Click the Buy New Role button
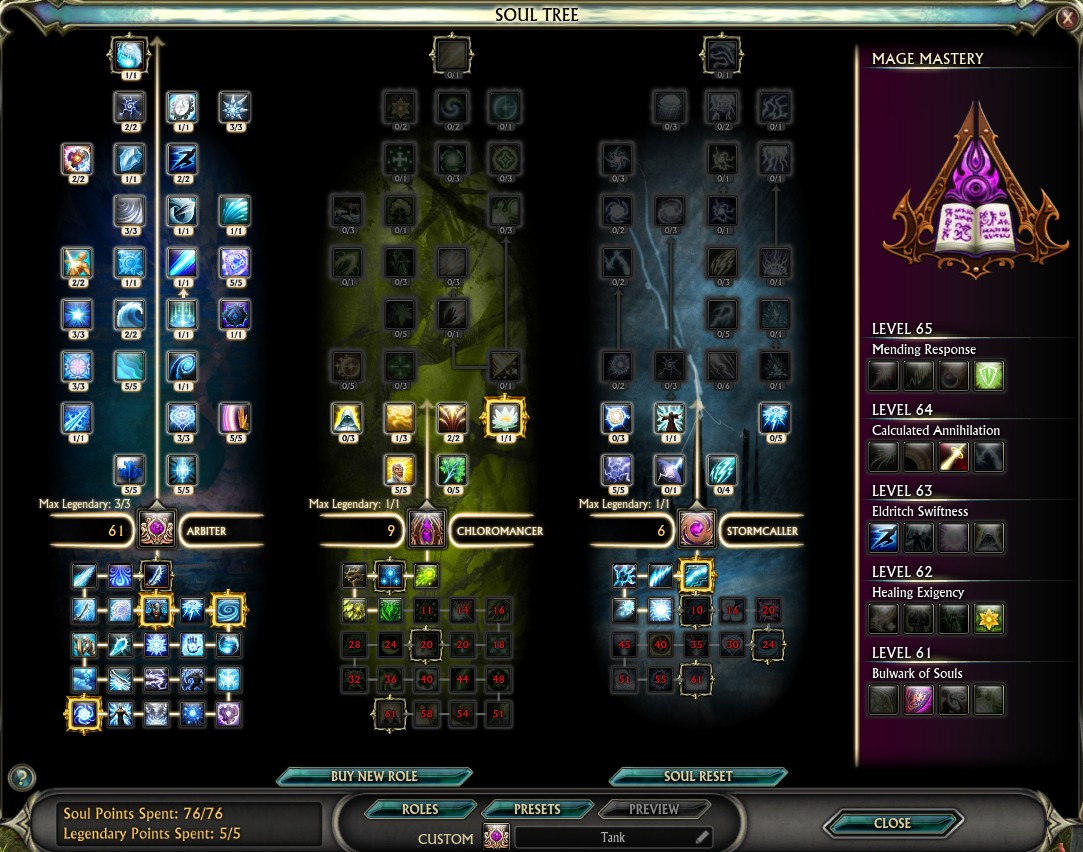Screen dimensions: 1083x852 [374, 777]
